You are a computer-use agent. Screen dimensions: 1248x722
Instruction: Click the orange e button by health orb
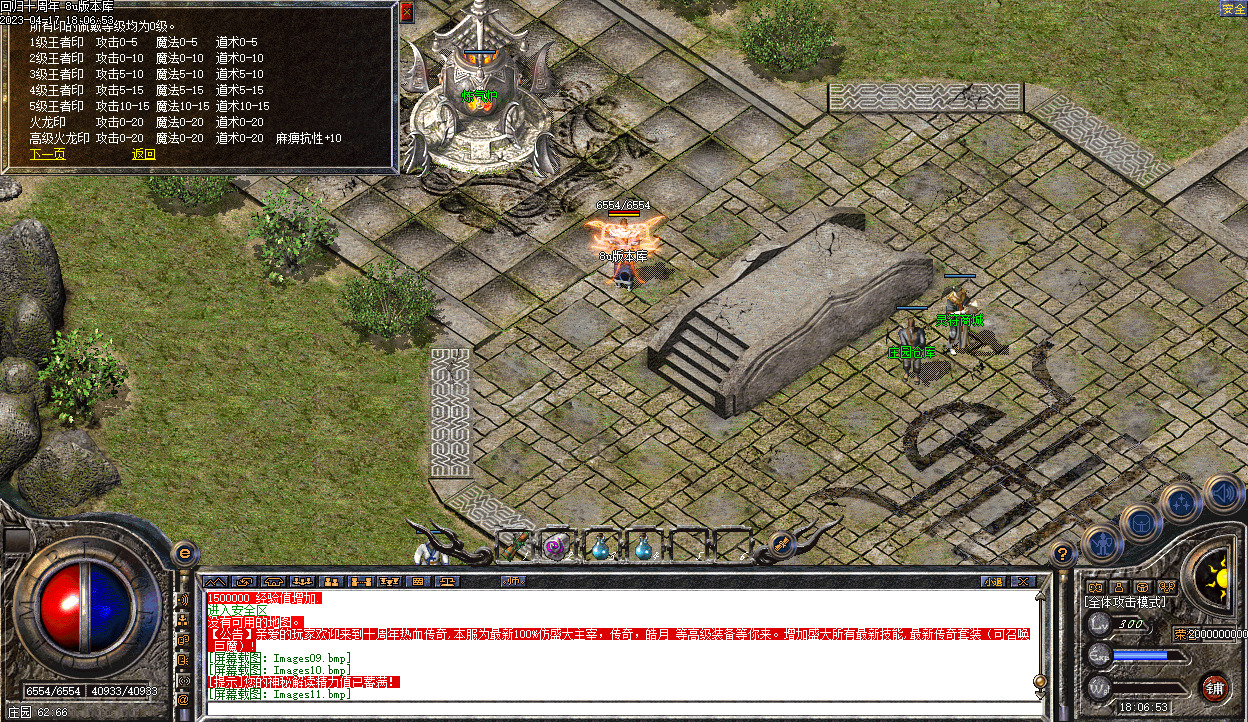click(x=183, y=552)
